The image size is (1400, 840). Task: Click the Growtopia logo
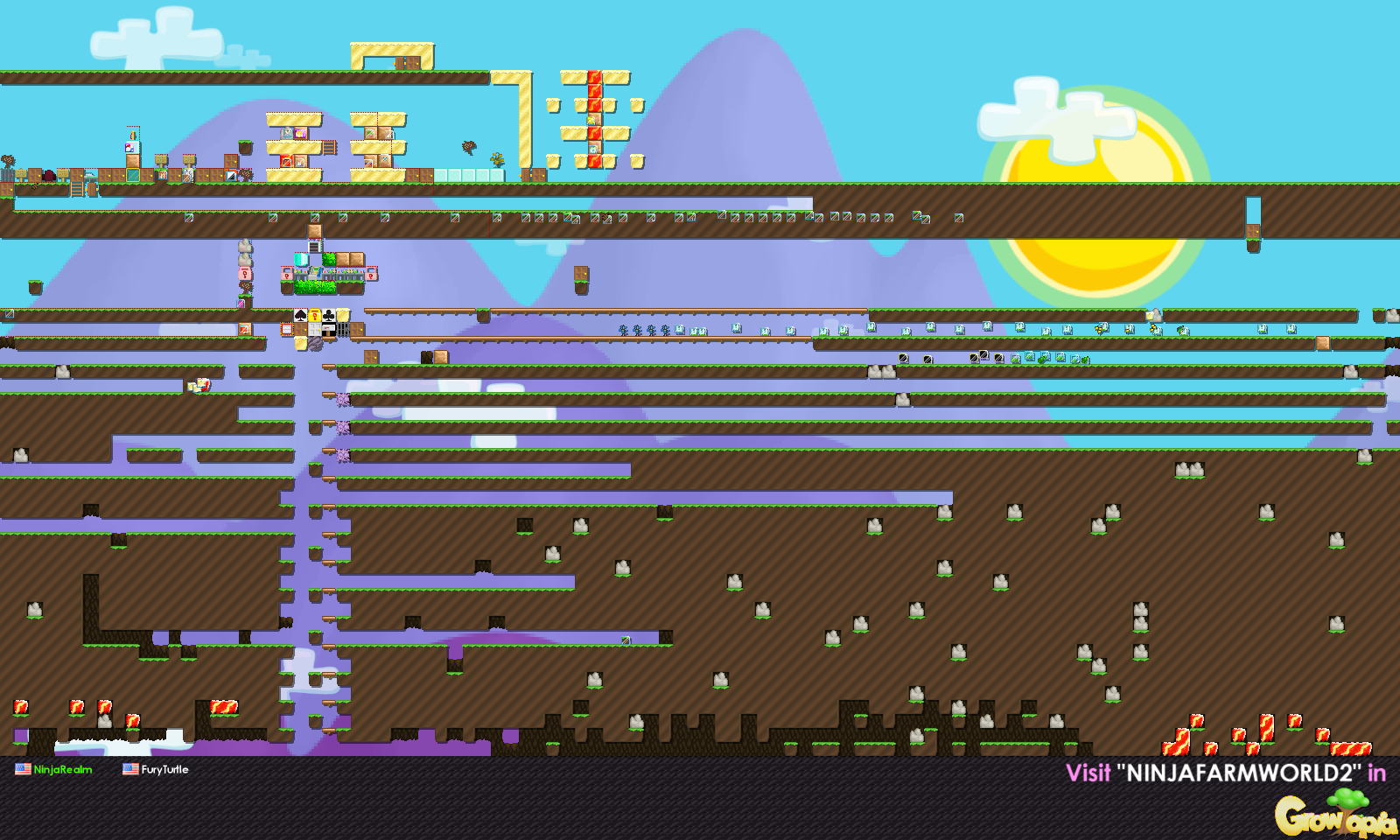pyautogui.click(x=1334, y=815)
